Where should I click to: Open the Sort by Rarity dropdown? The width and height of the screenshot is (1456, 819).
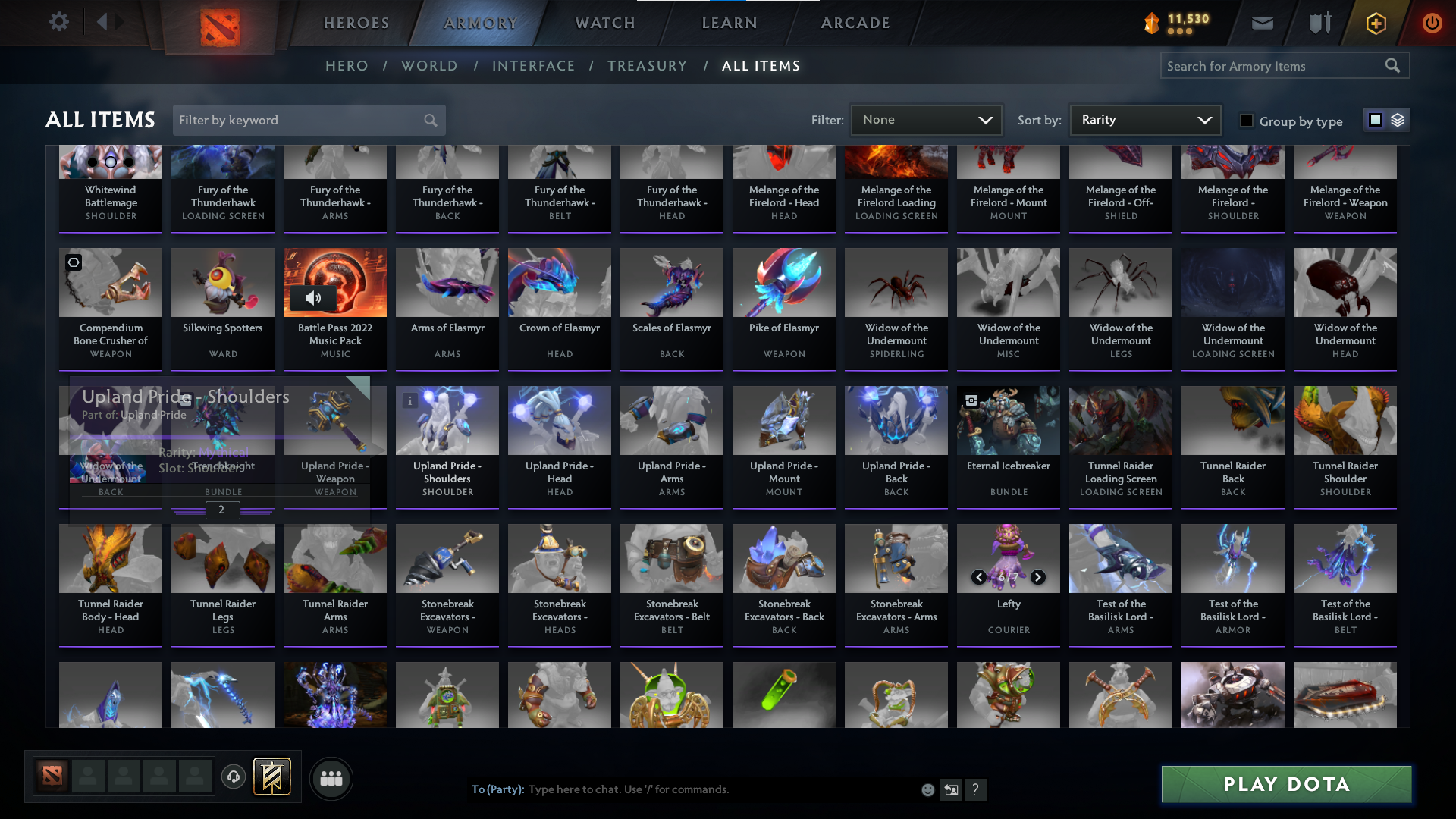[x=1144, y=120]
